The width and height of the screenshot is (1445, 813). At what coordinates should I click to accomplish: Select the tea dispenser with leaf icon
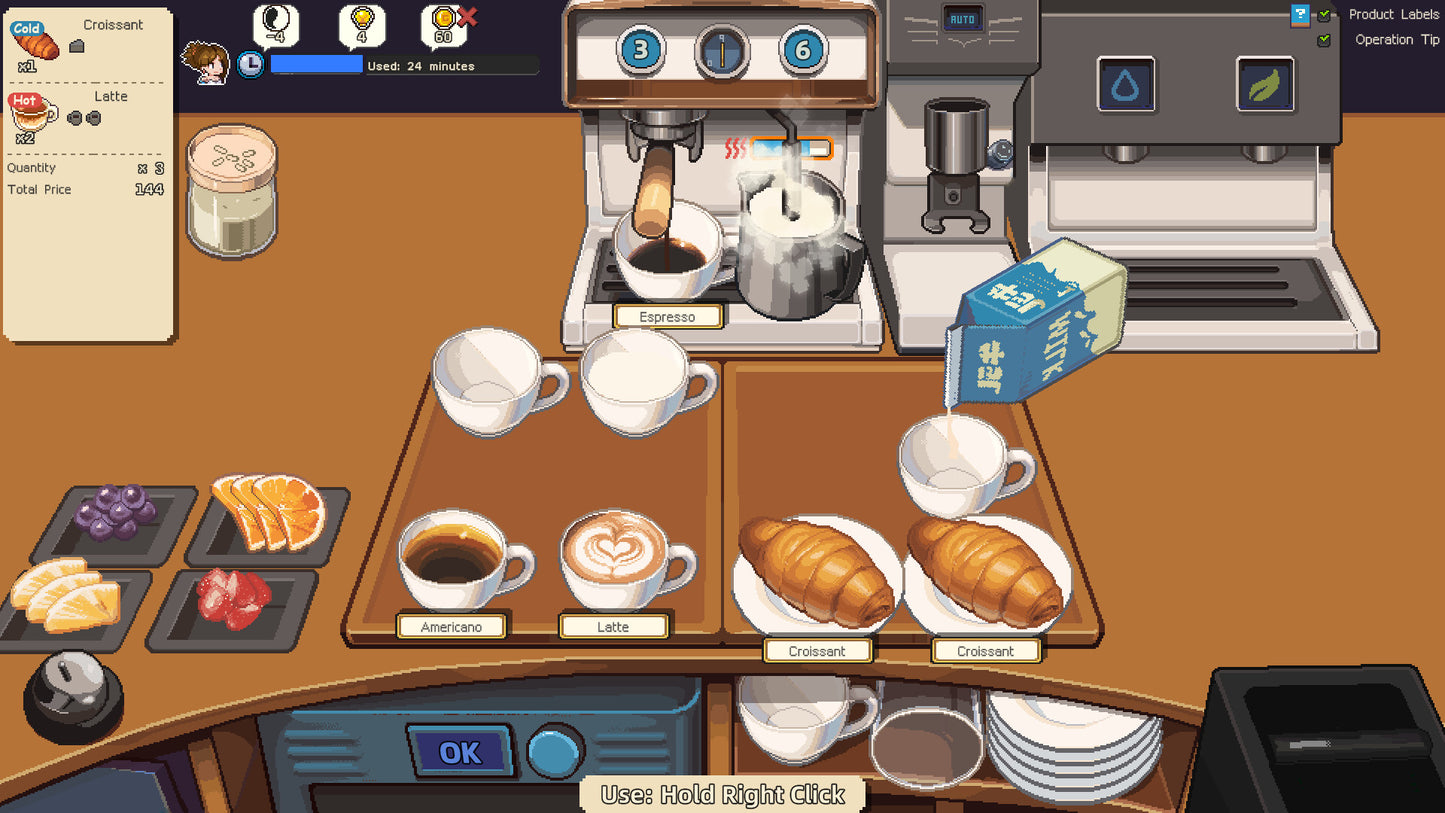tap(1262, 85)
